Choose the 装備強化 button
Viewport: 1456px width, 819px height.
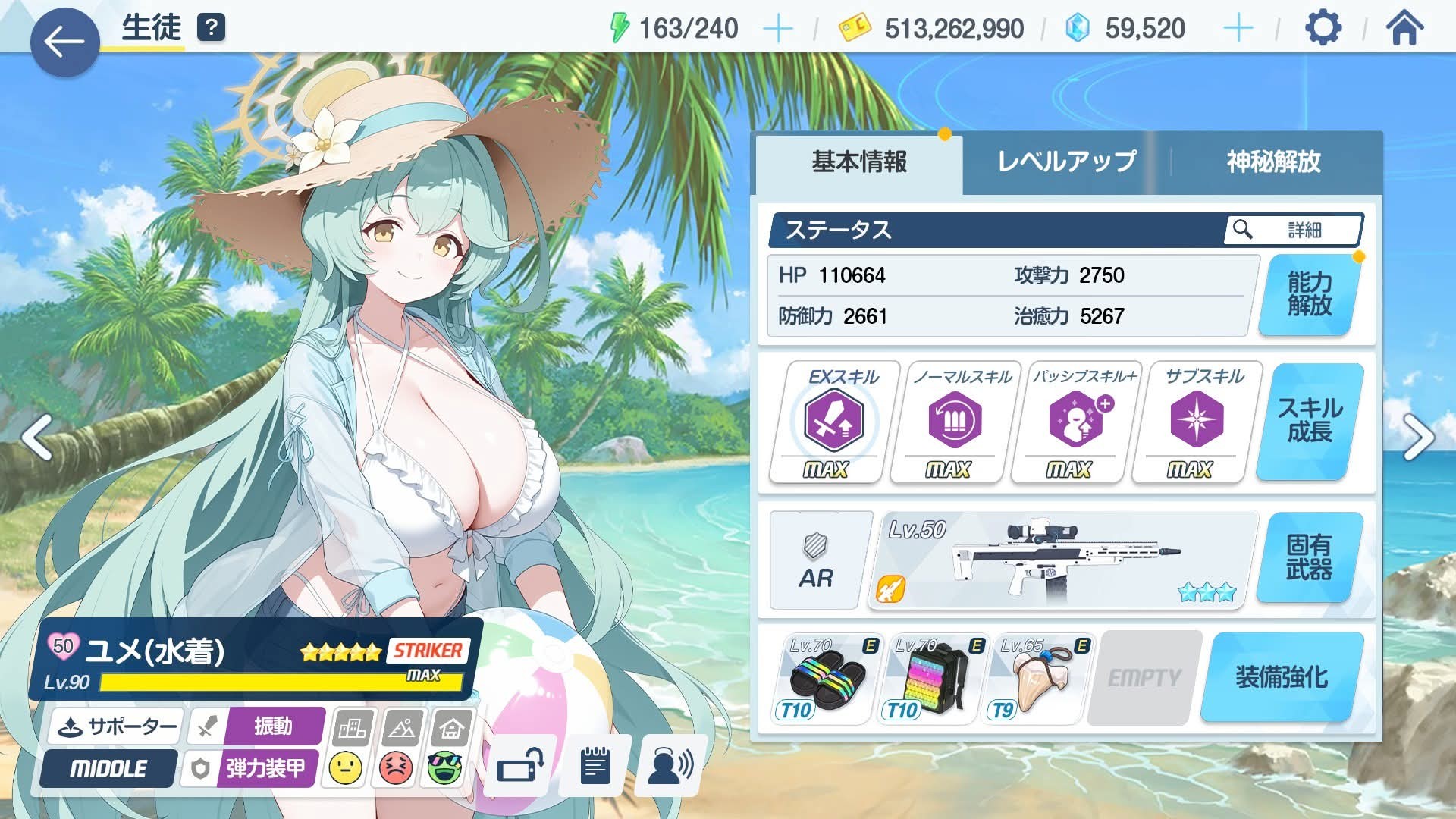click(x=1282, y=677)
